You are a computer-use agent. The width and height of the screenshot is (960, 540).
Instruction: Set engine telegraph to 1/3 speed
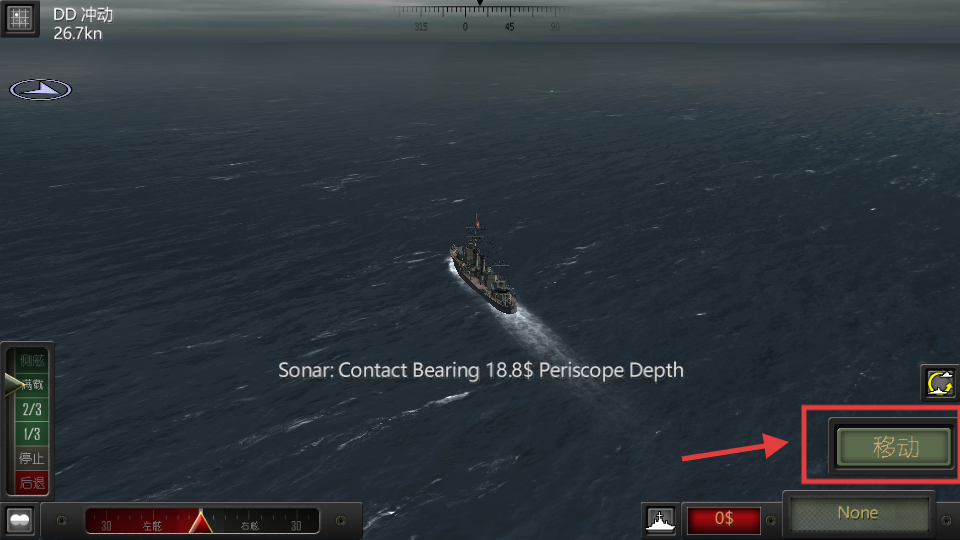(32, 434)
